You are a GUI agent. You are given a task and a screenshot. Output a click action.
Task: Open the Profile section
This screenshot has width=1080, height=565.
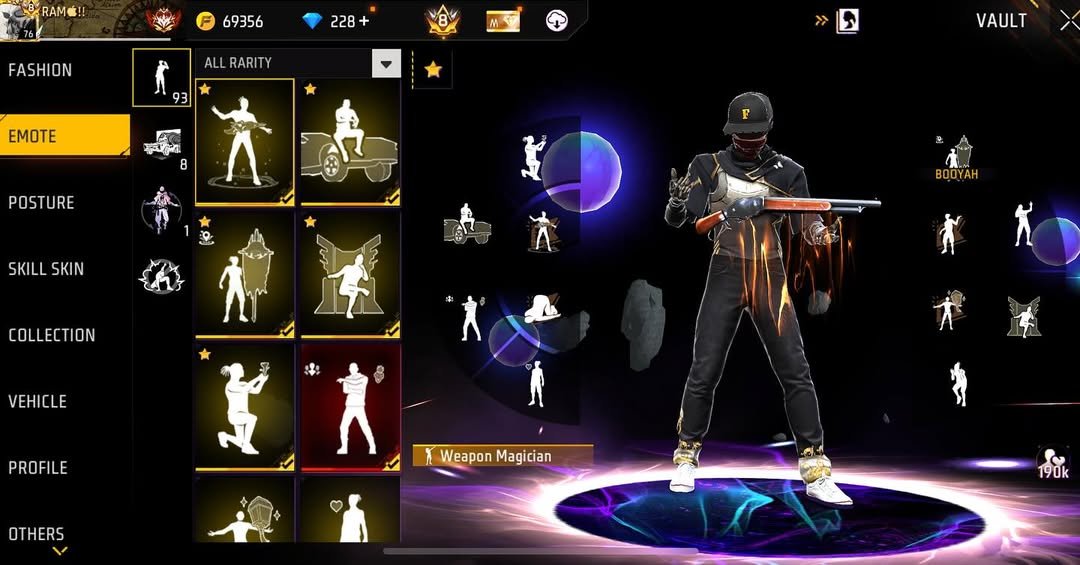click(x=38, y=467)
